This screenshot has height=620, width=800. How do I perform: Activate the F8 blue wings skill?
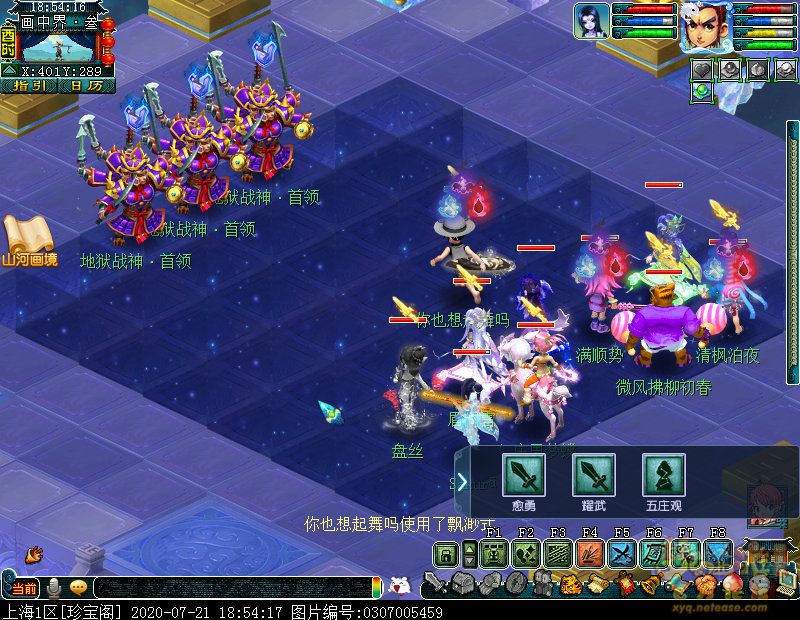click(x=718, y=554)
